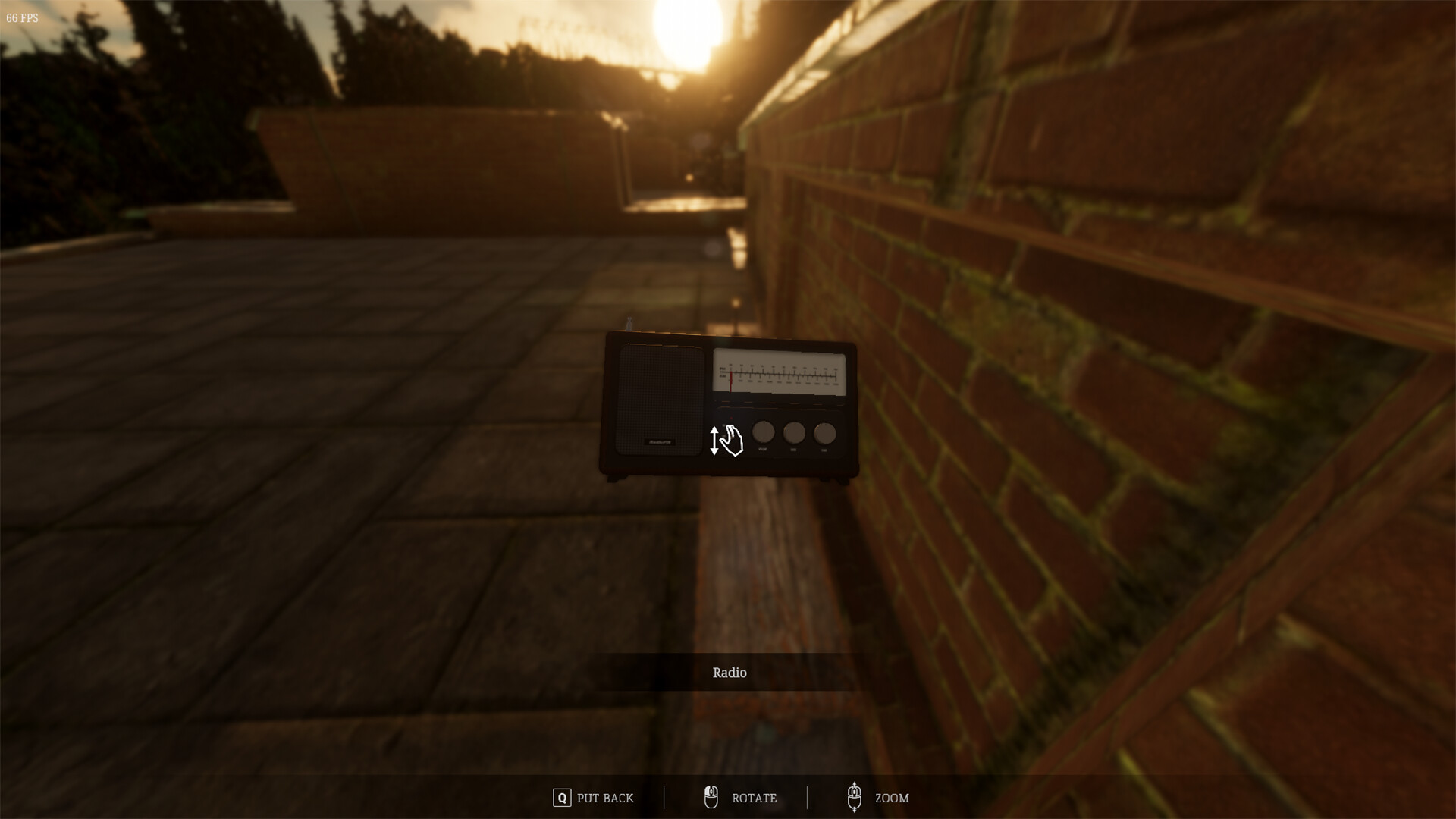Click the ZOOM label
Viewport: 1456px width, 819px height.
(892, 798)
